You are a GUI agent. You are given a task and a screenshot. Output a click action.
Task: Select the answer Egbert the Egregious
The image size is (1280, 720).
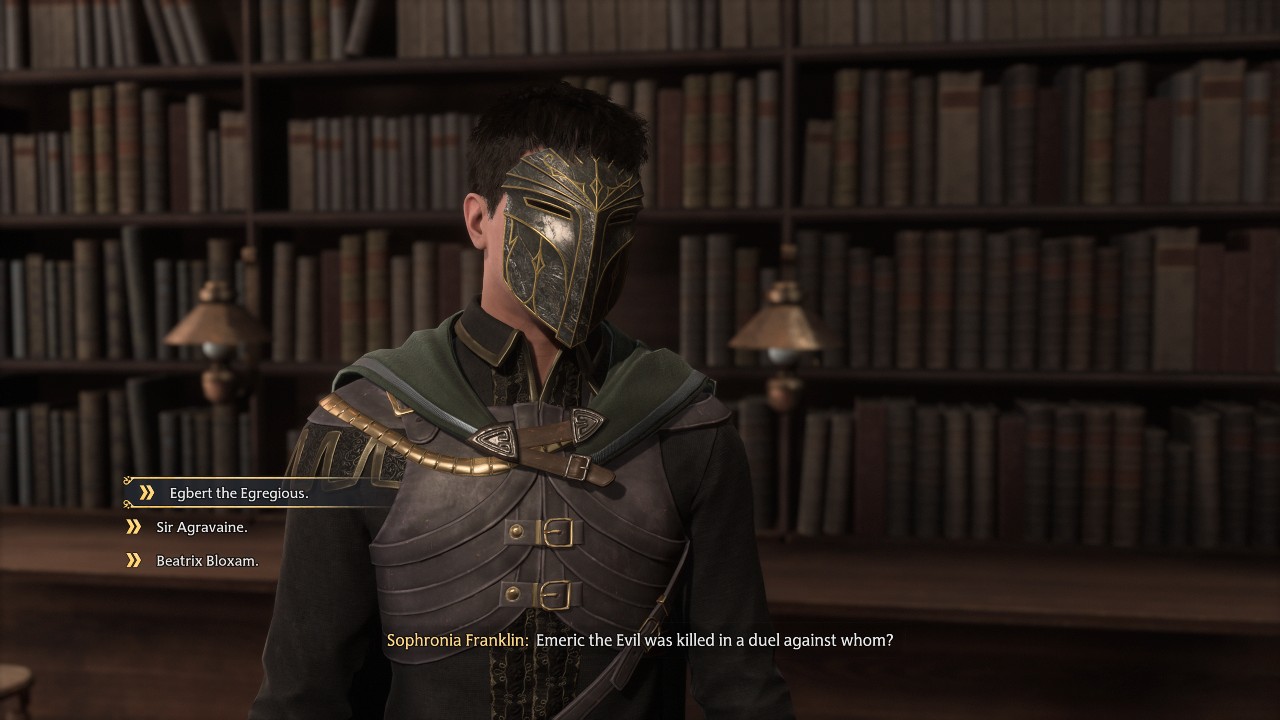point(240,493)
